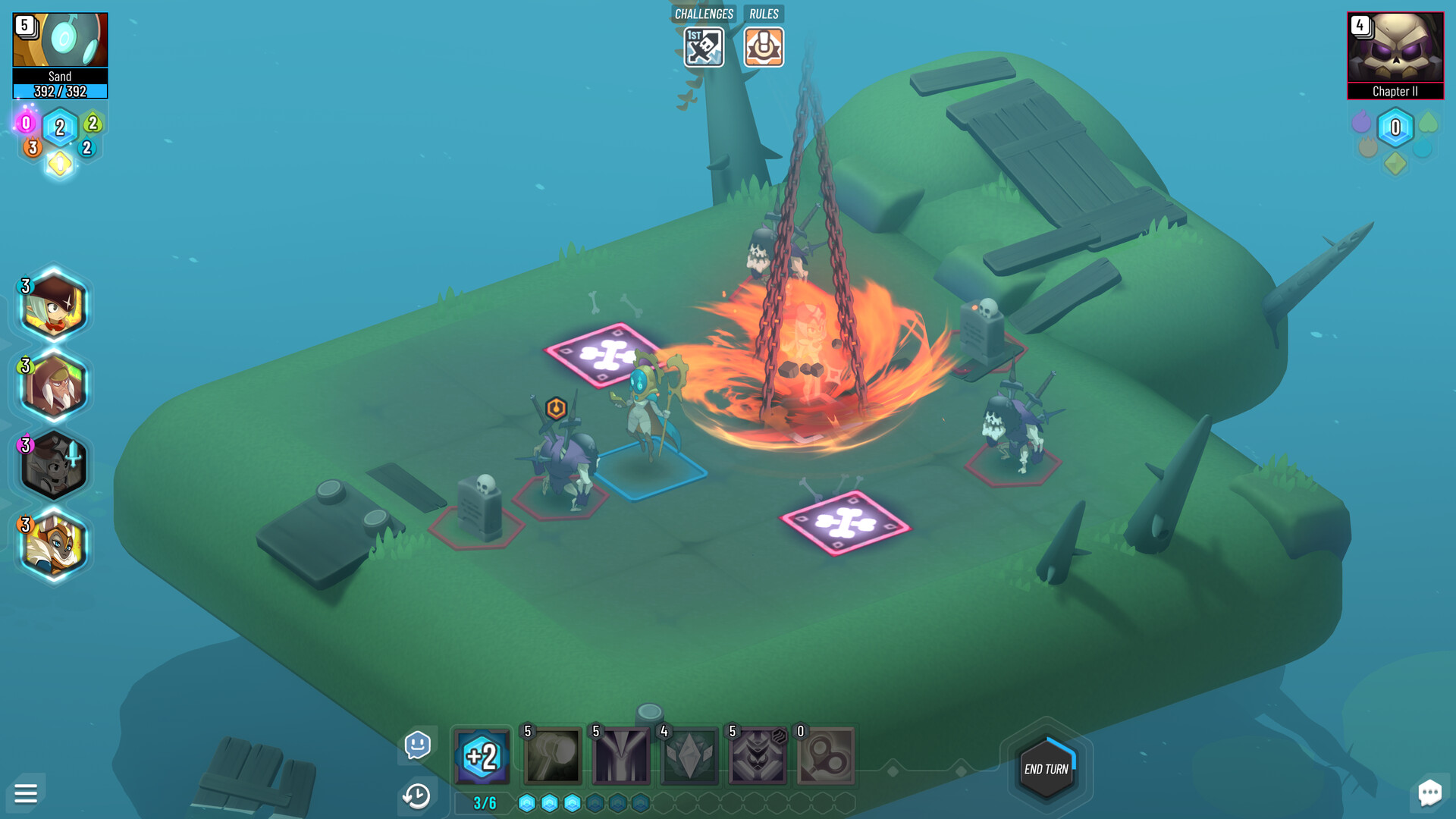1456x819 pixels.
Task: End the current turn
Action: (1046, 769)
